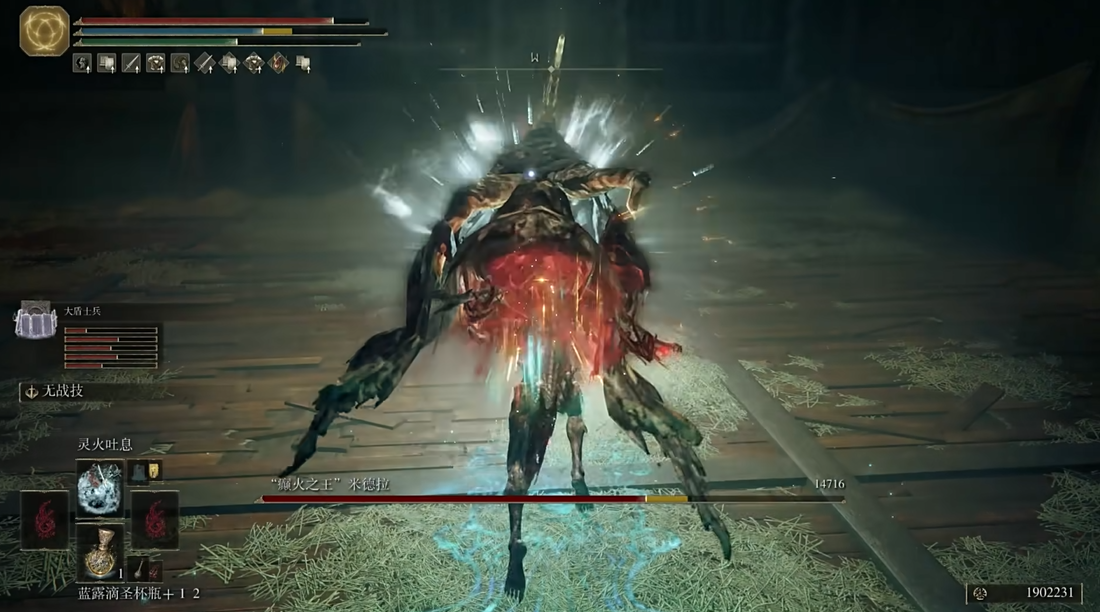
Task: Click the small yellow talisman pouch icon
Action: (x=155, y=470)
